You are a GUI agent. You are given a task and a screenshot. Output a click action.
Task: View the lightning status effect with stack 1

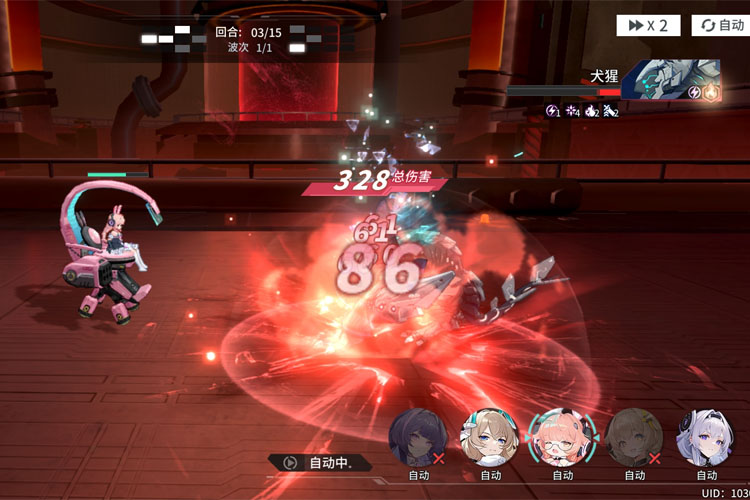(552, 111)
